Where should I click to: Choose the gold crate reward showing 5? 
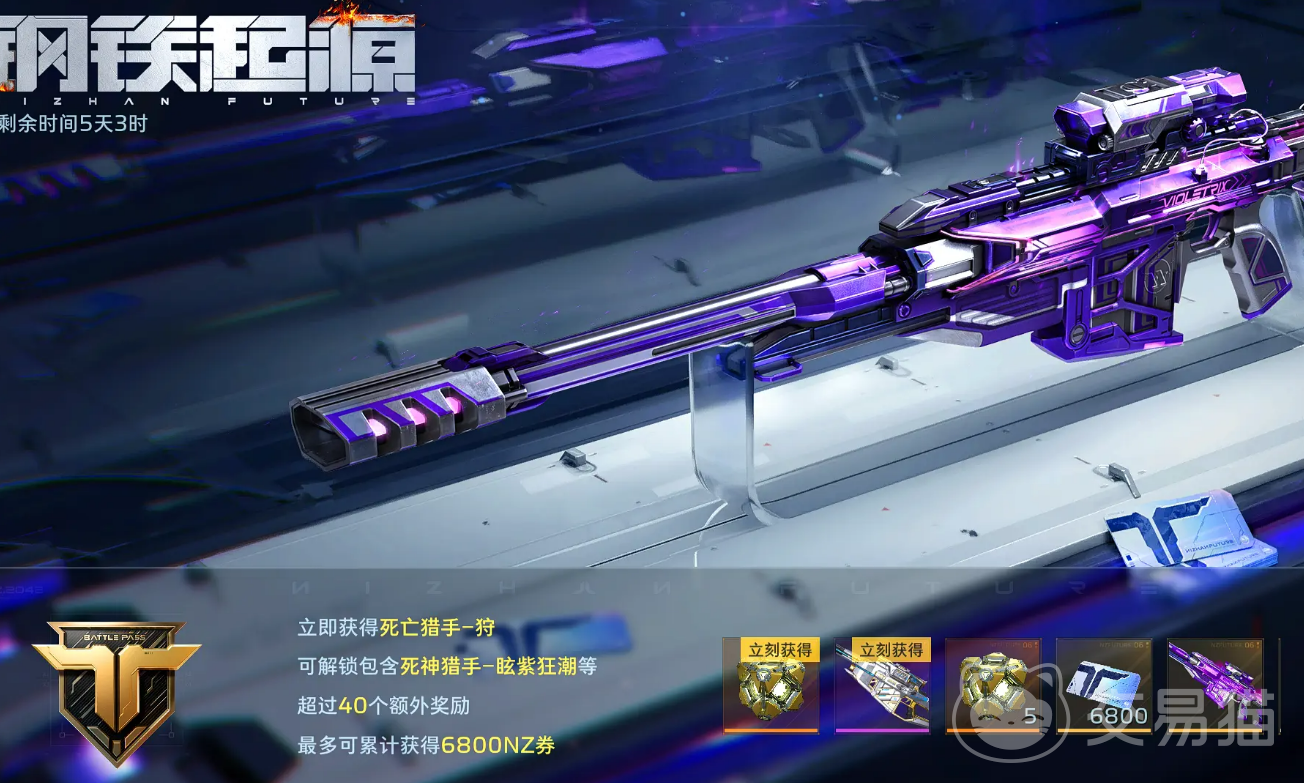992,685
